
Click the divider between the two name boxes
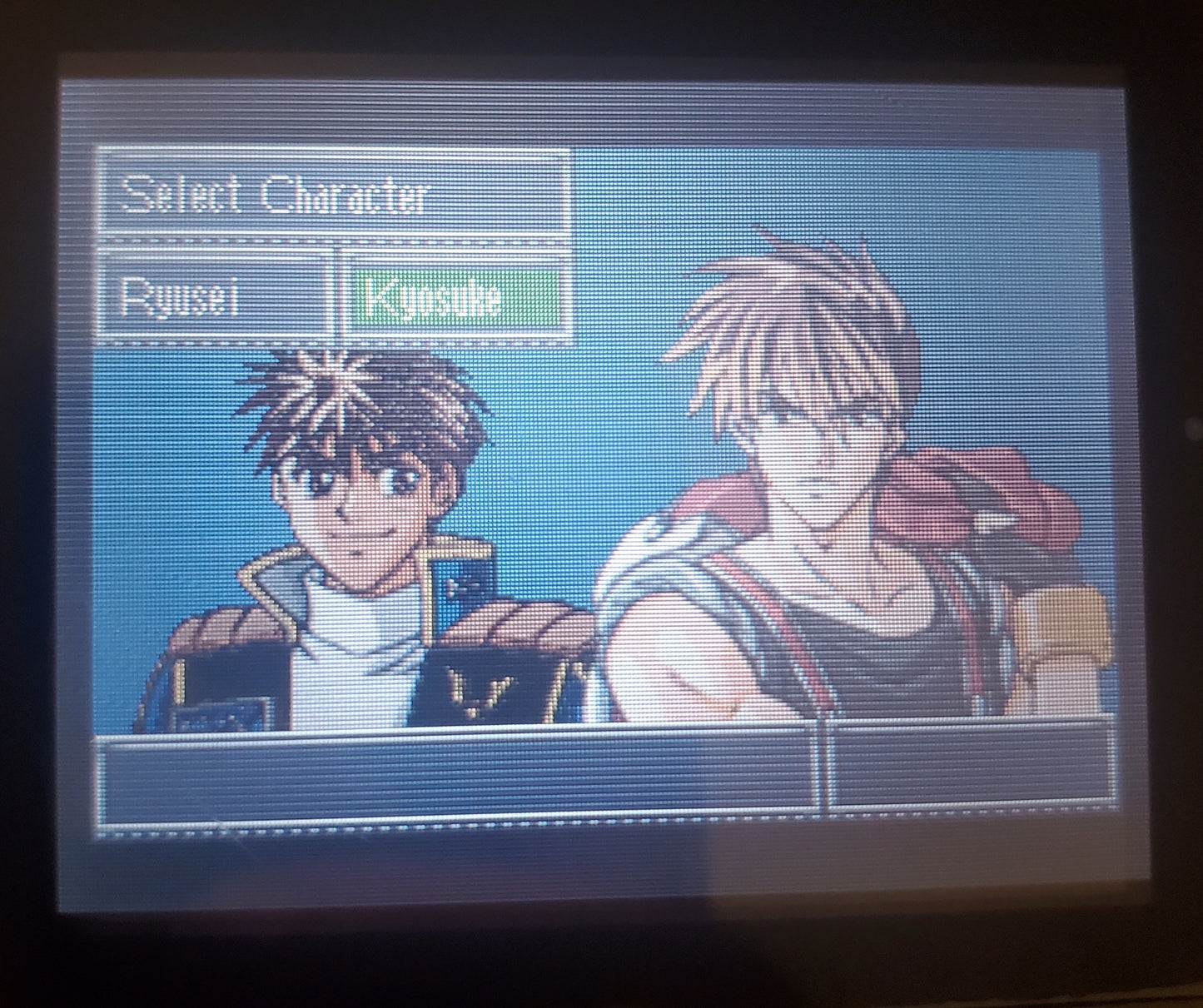tap(340, 297)
